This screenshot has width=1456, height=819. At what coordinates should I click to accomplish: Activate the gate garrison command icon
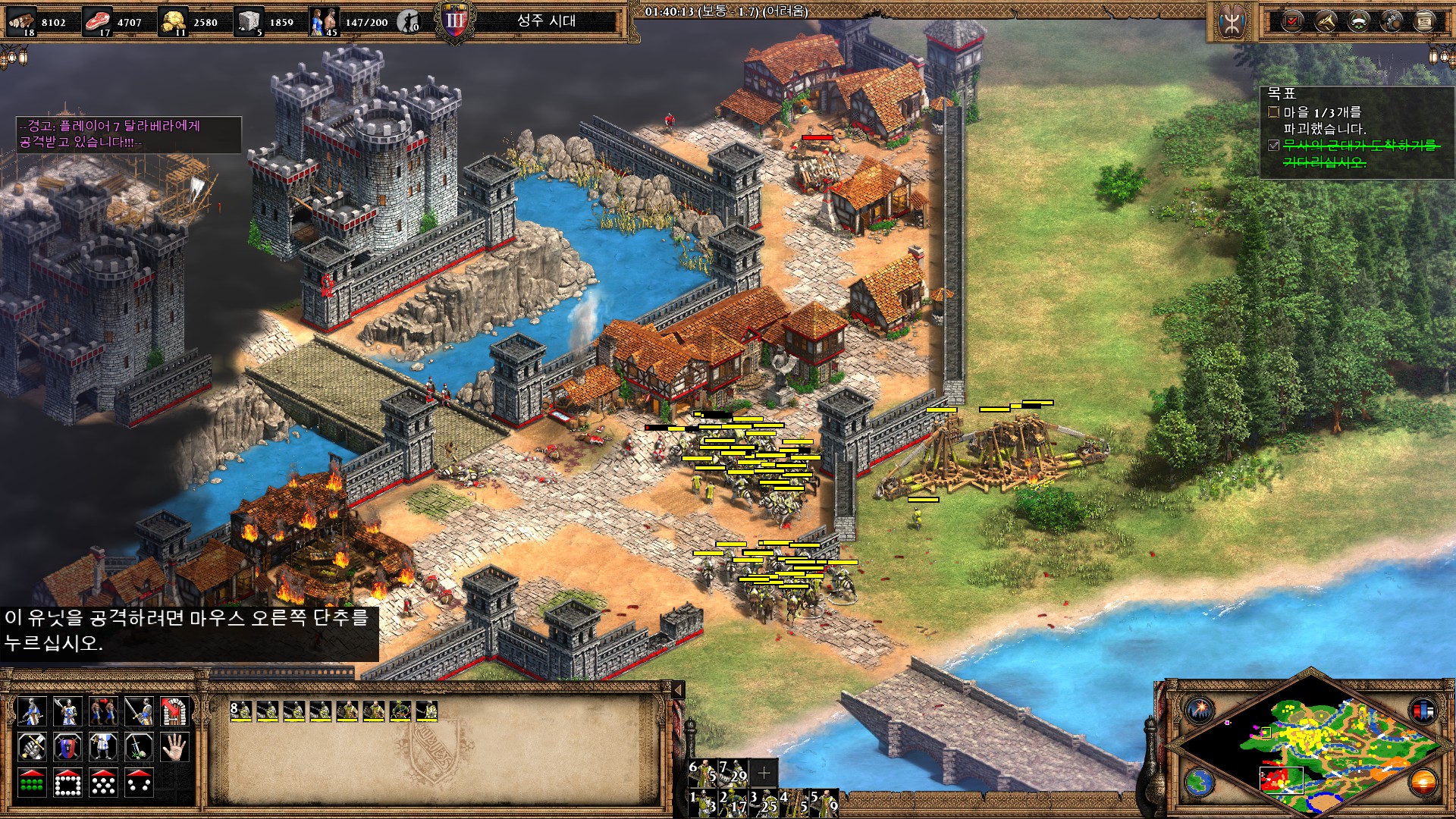(x=174, y=711)
